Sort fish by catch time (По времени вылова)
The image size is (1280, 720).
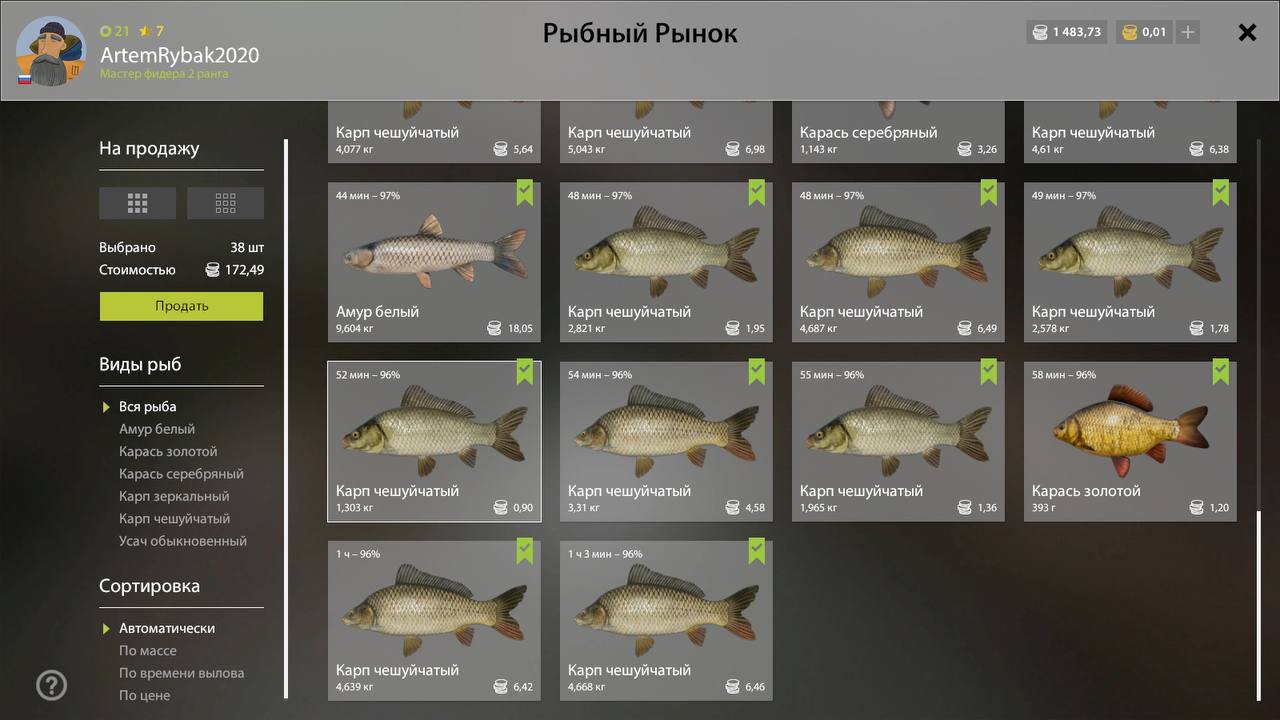coord(181,673)
